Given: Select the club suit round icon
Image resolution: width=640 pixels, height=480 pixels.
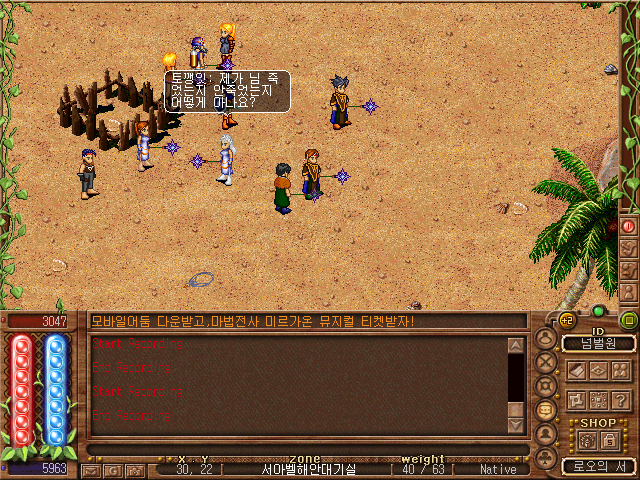Looking at the screenshot, I should [545, 457].
